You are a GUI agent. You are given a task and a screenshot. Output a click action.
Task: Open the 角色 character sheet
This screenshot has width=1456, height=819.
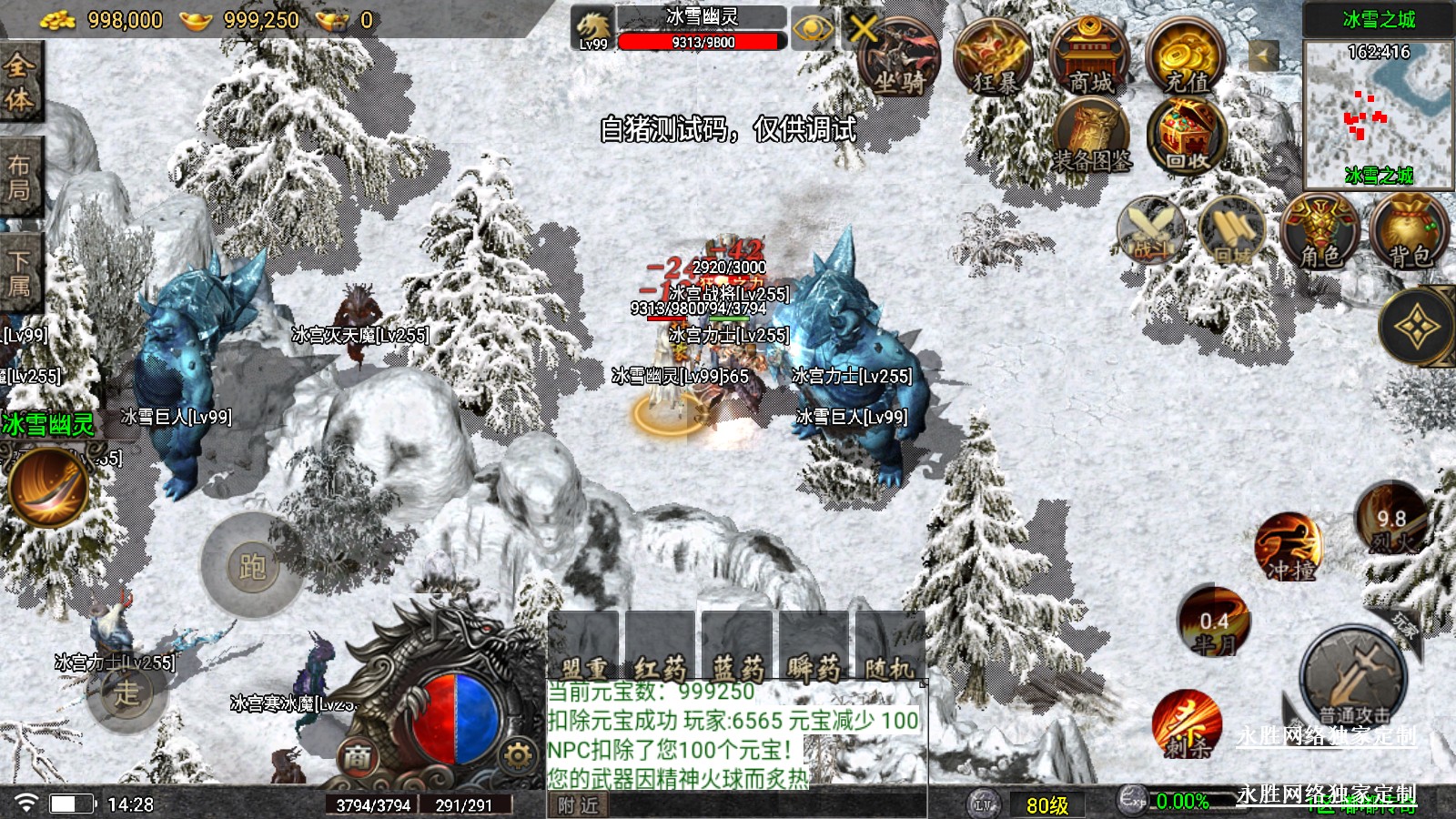click(x=1319, y=231)
